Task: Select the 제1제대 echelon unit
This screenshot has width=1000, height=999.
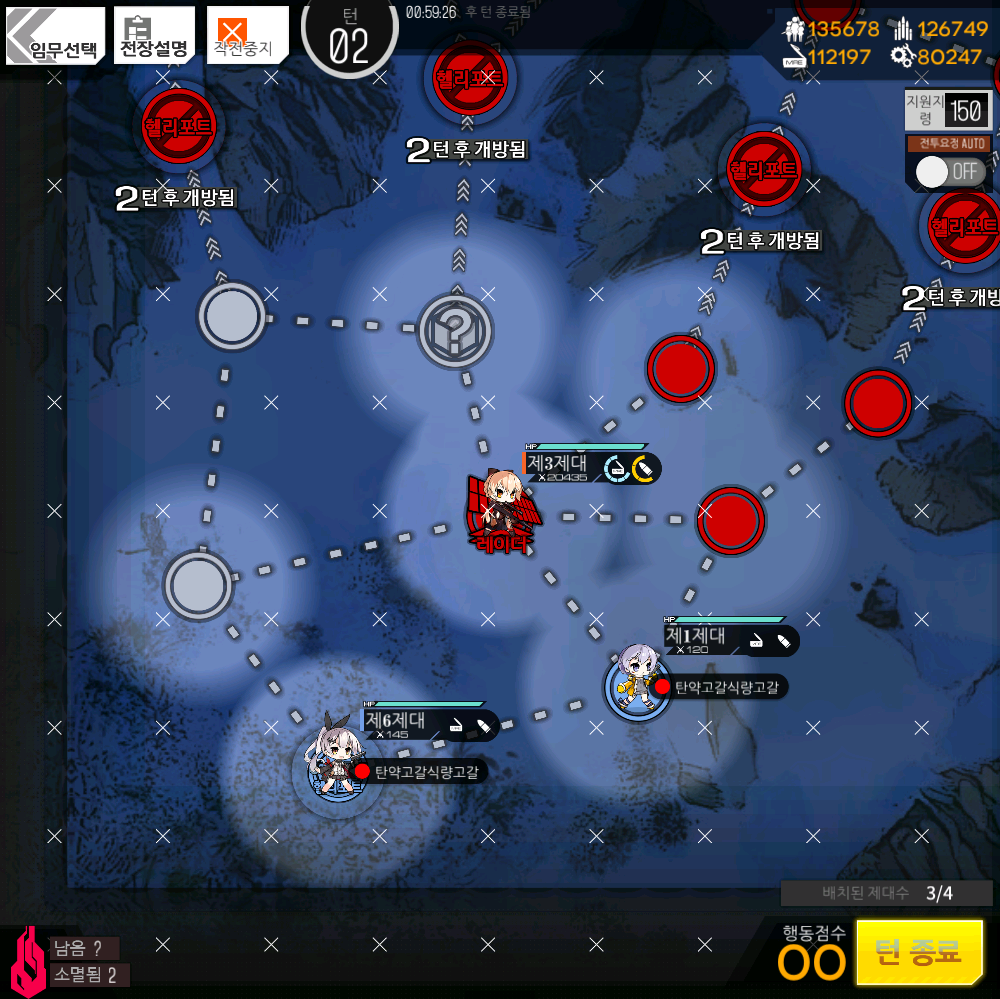Action: pos(637,682)
